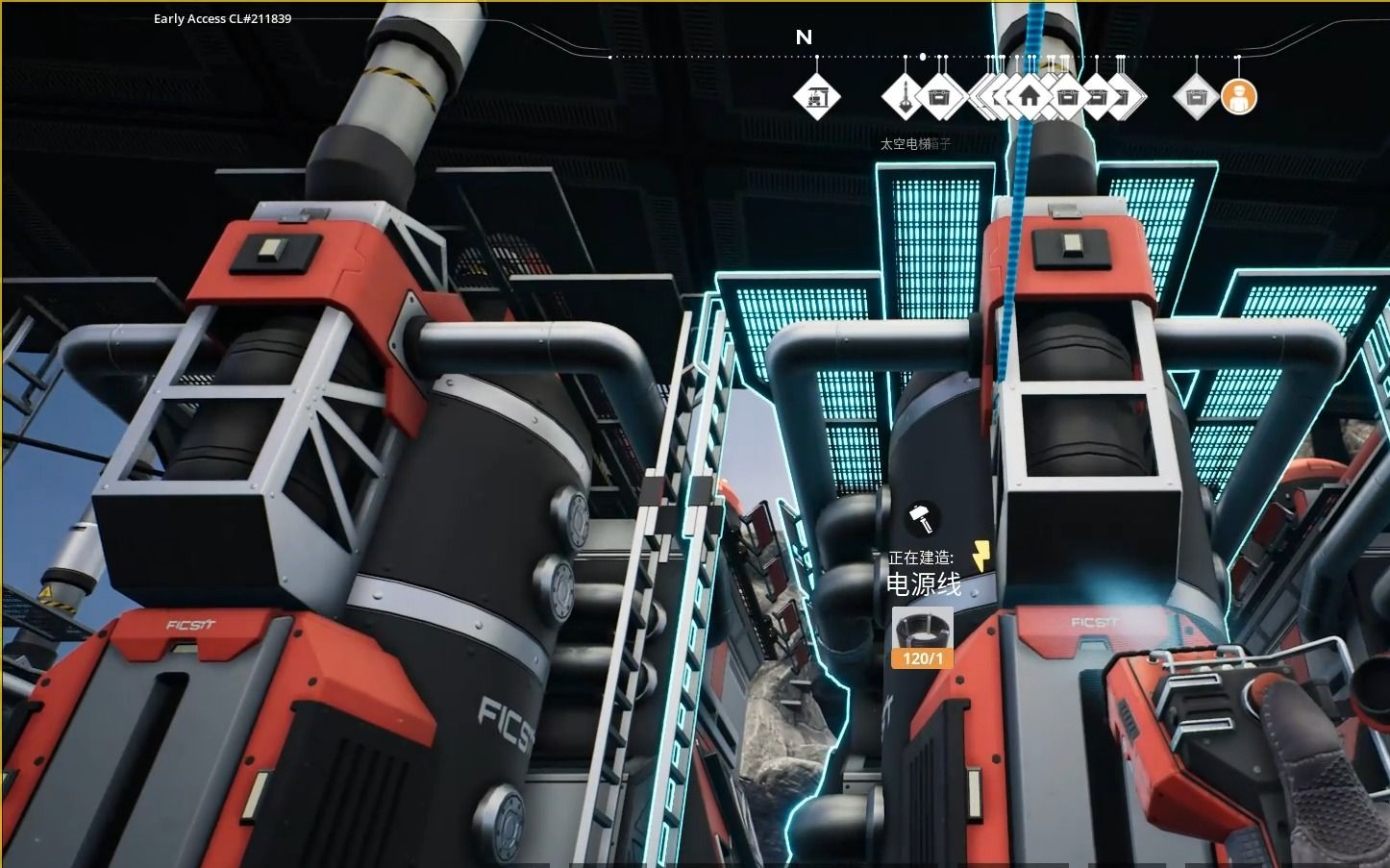Select the crate marker beside the orange player marker
The height and width of the screenshot is (868, 1390).
pyautogui.click(x=1196, y=97)
